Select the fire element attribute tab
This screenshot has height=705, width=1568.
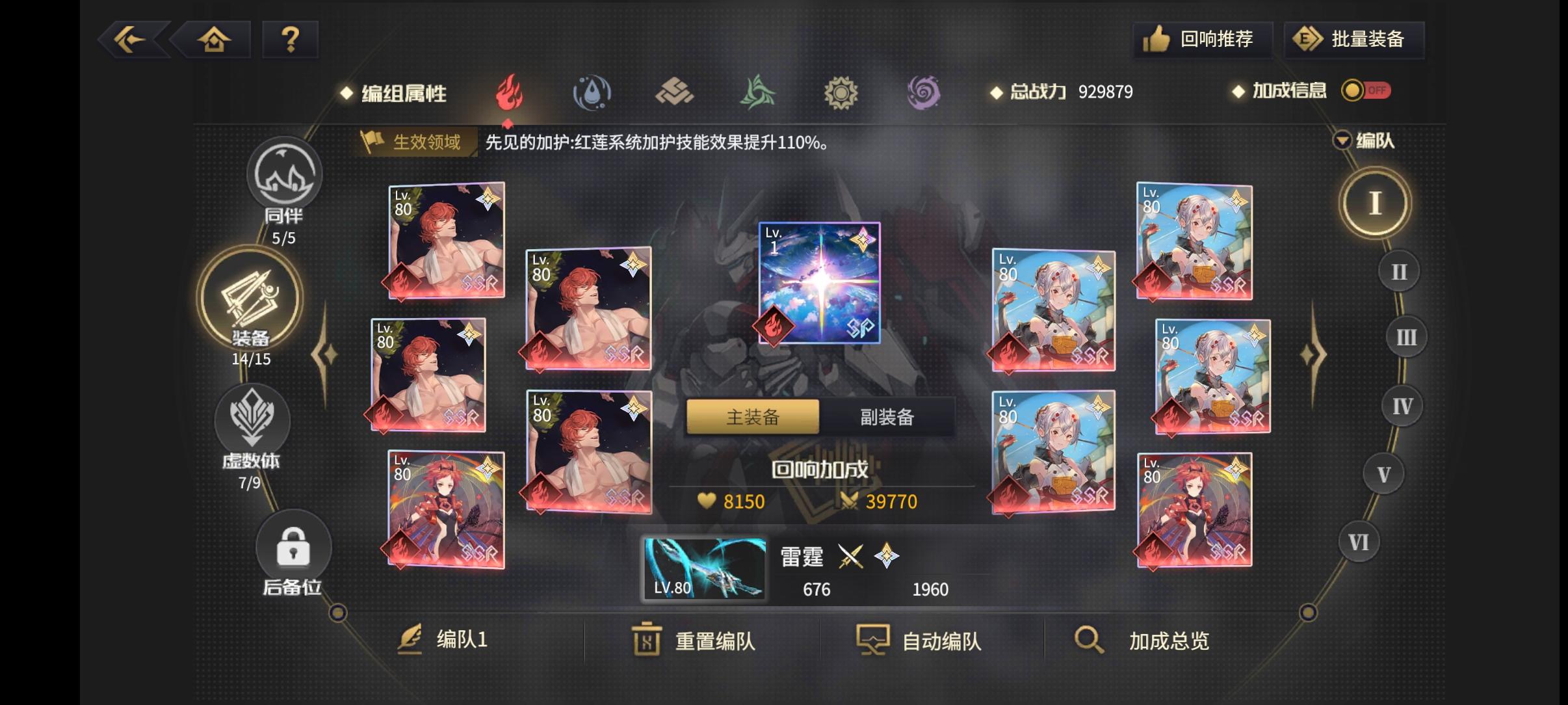509,92
